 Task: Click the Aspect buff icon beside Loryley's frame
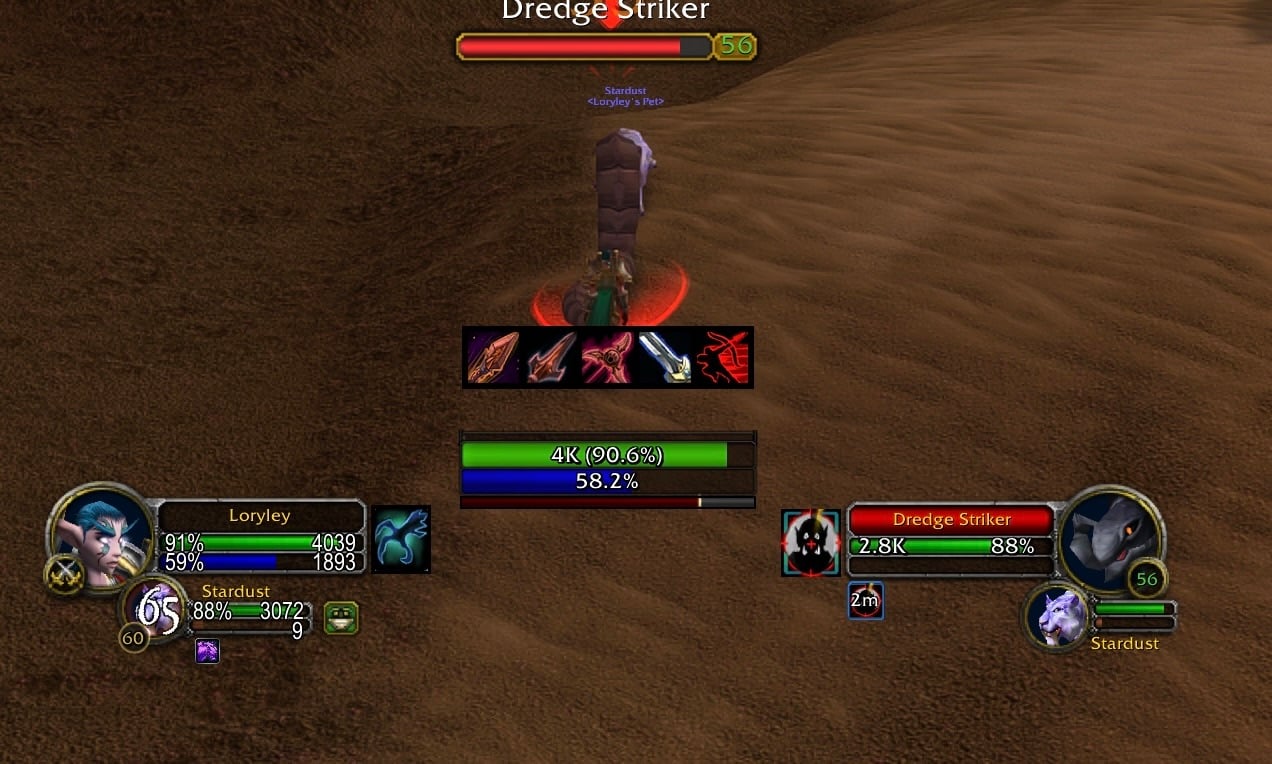click(401, 539)
